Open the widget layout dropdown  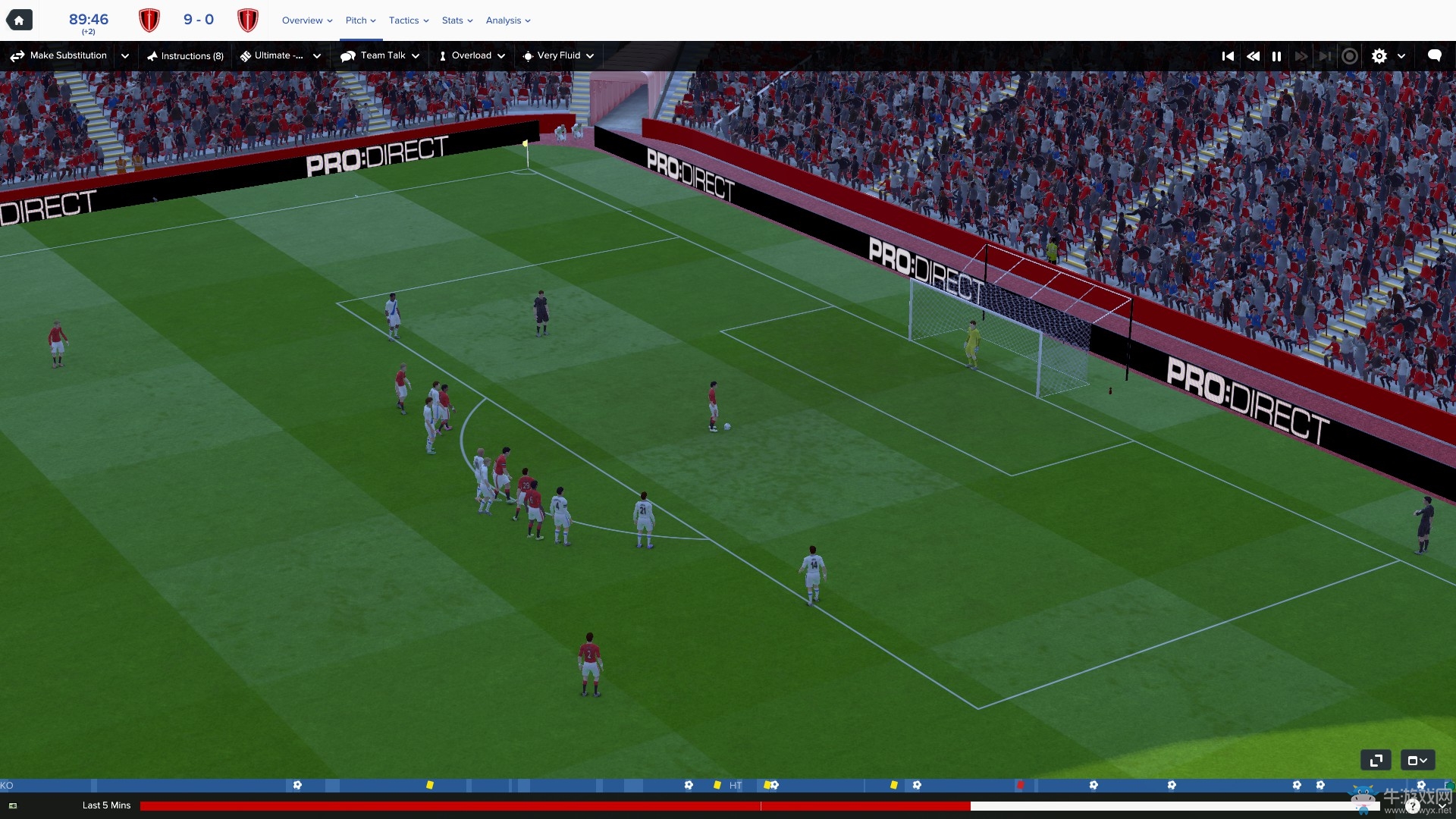coord(1417,760)
